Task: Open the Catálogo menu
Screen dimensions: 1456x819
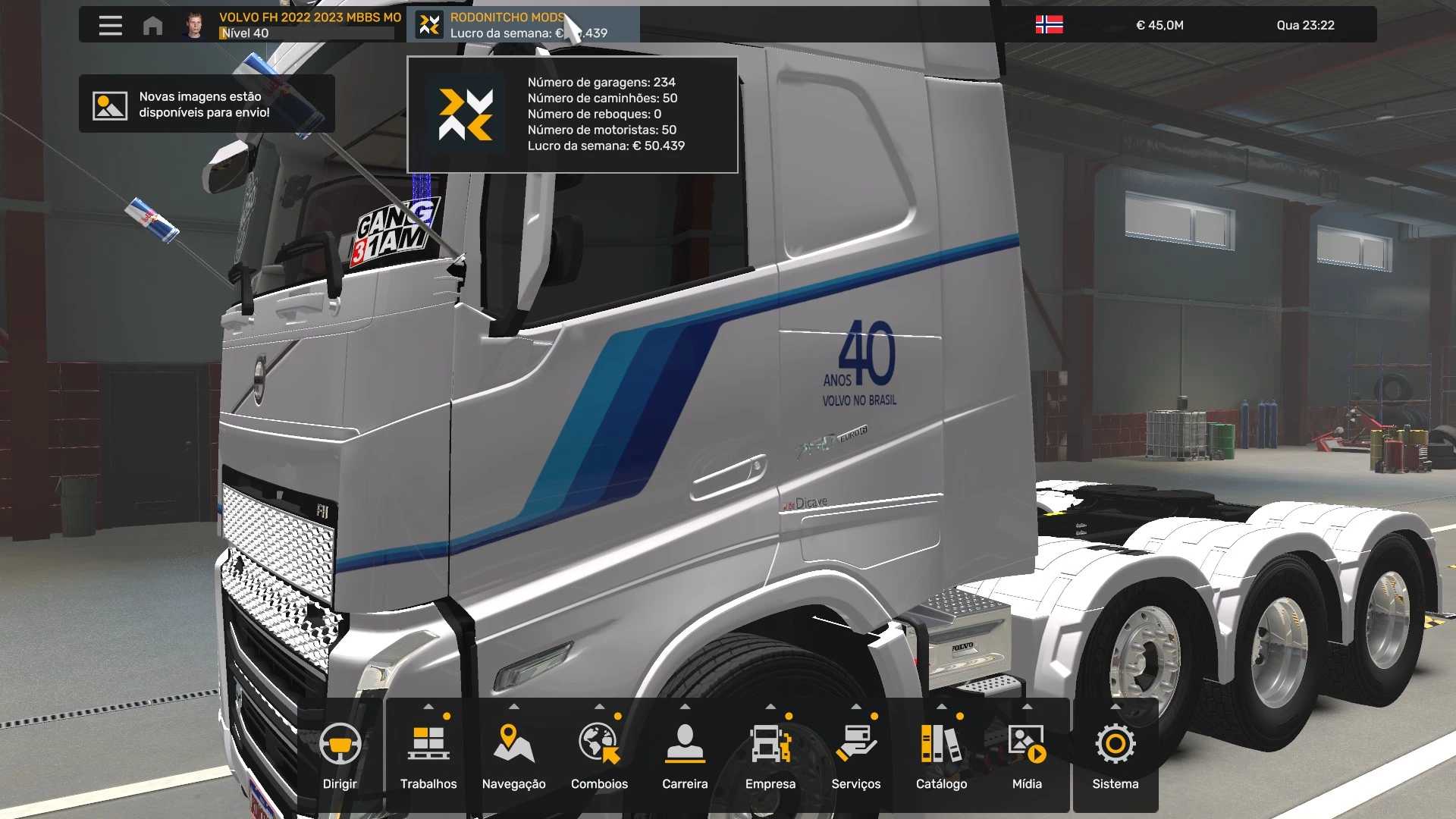Action: point(941,755)
